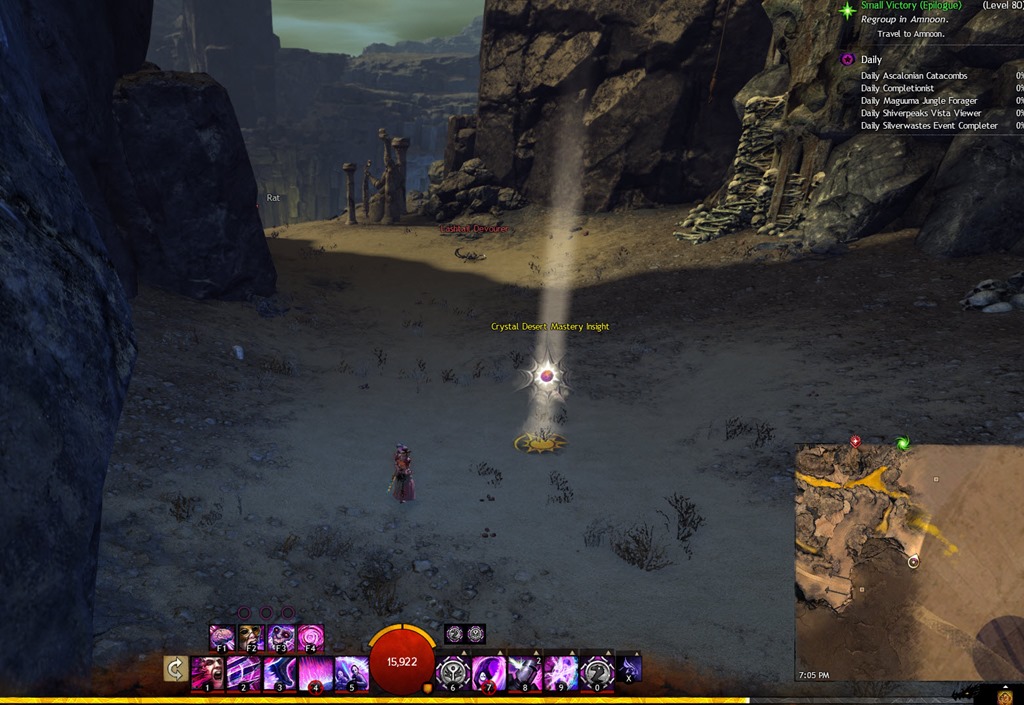Cast the utility skill in slot 9
Image resolution: width=1024 pixels, height=705 pixels.
(561, 673)
